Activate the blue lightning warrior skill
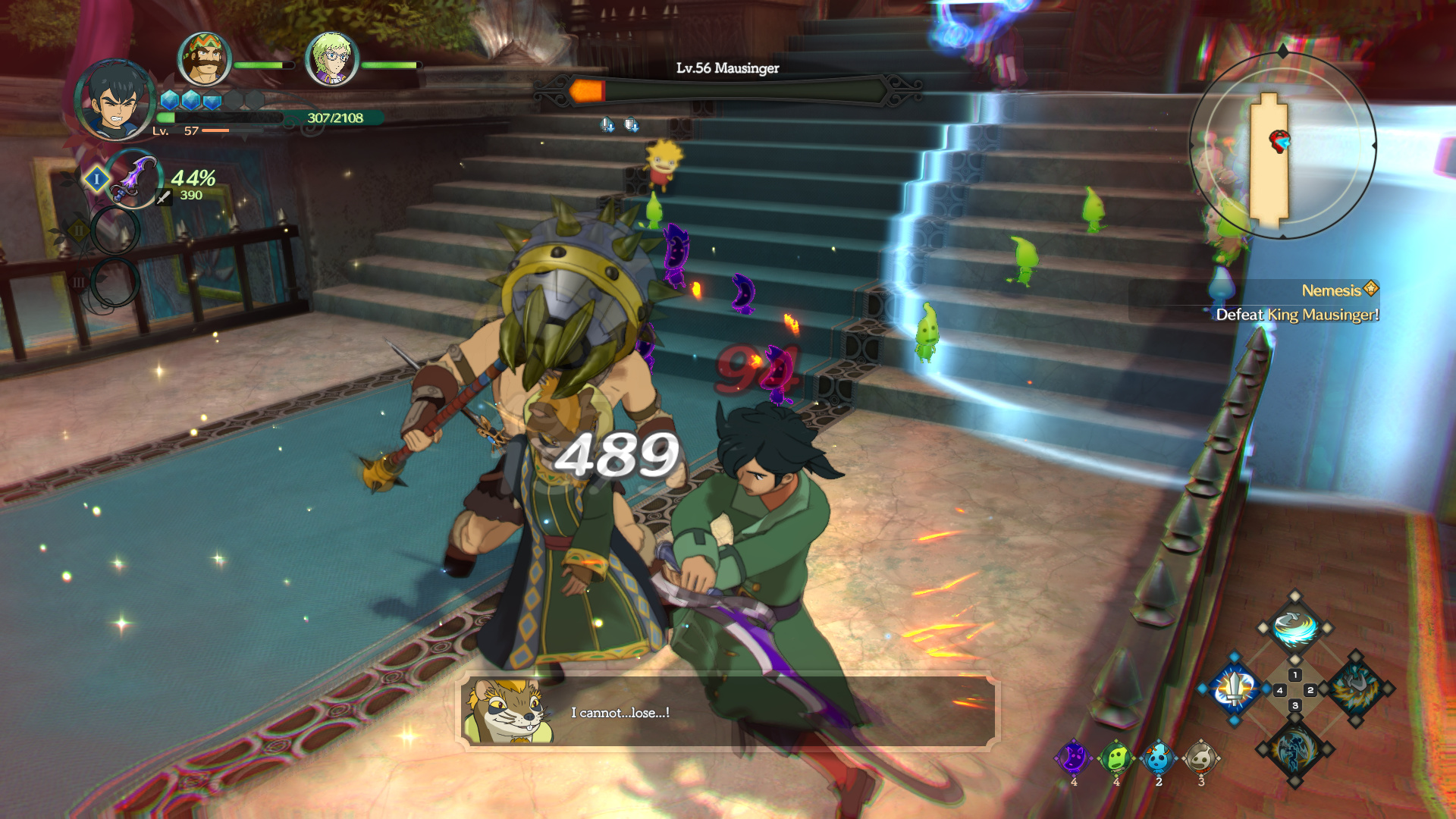1456x819 pixels. [x=1294, y=749]
